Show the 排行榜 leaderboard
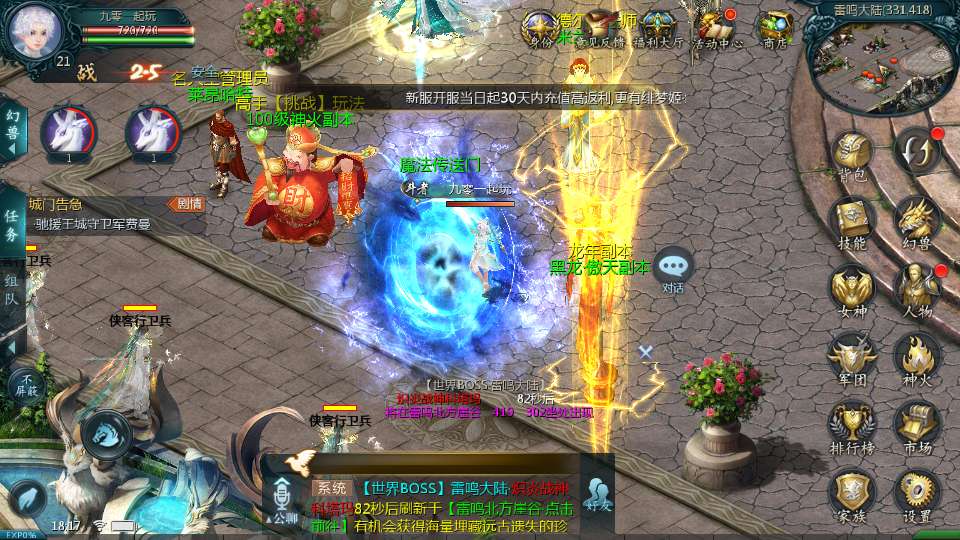 (x=852, y=424)
